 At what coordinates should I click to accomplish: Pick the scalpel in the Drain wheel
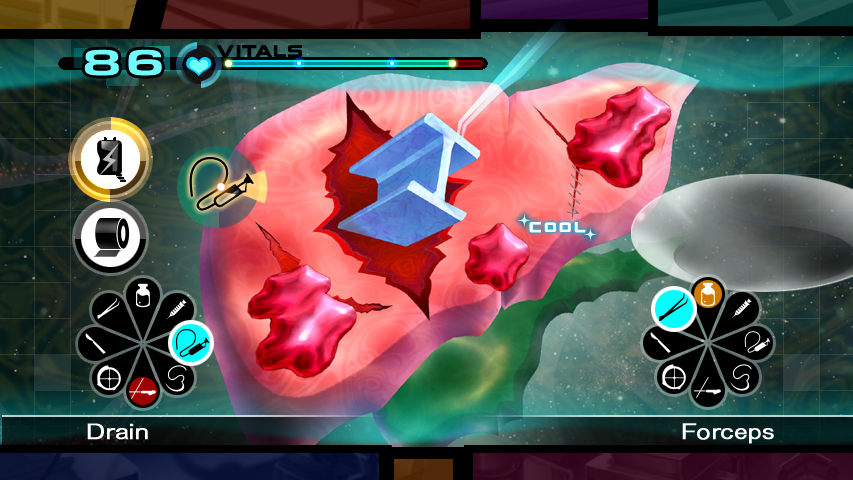(97, 343)
